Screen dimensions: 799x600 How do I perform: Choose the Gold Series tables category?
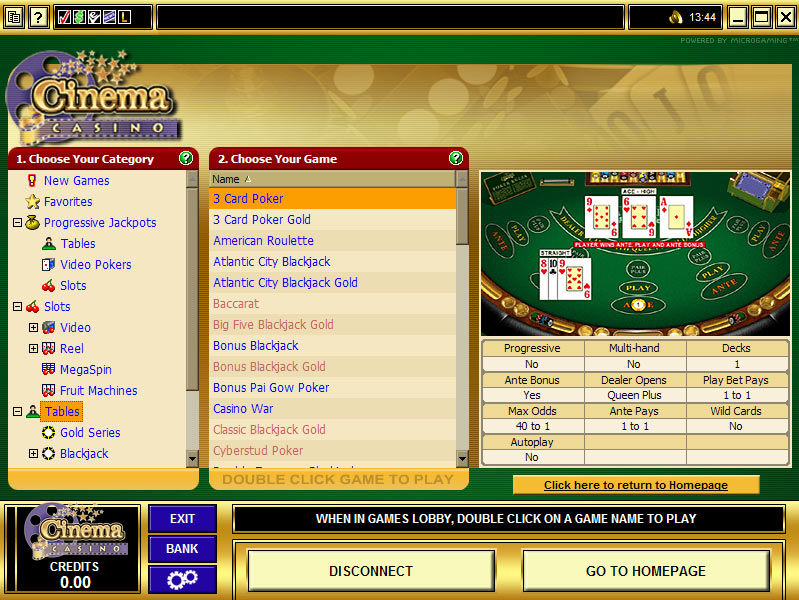(90, 433)
